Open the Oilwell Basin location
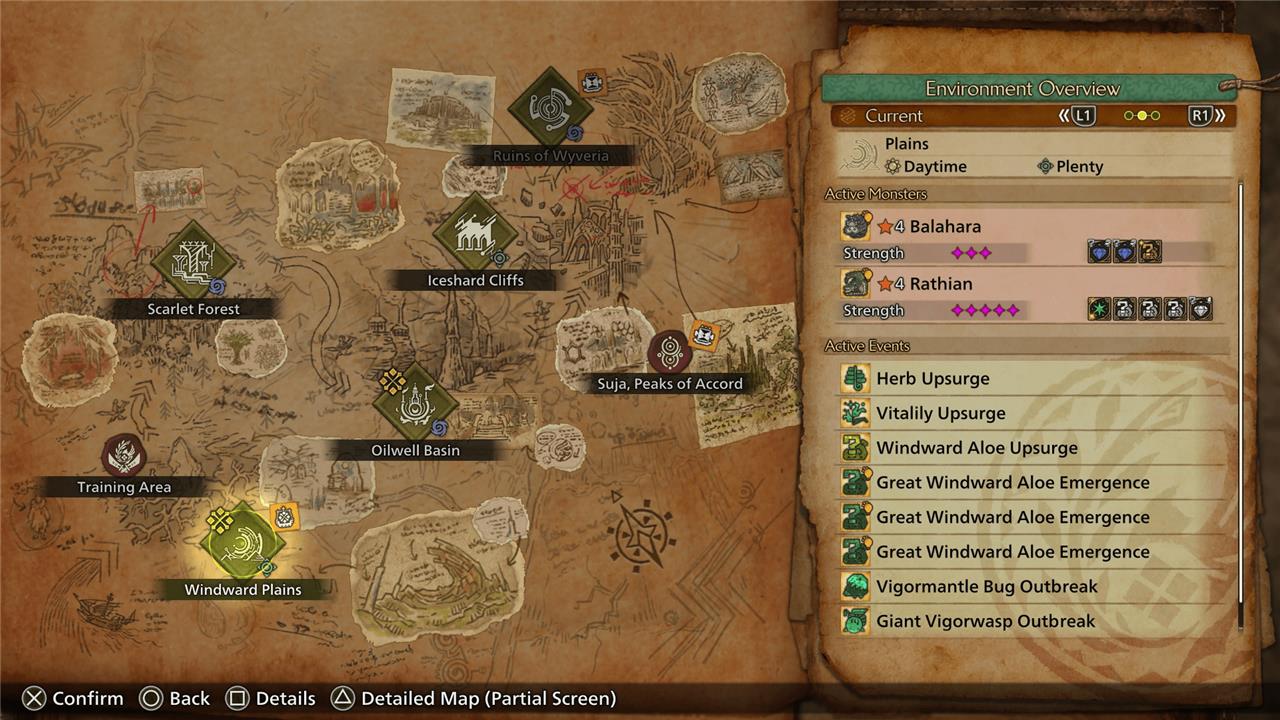Viewport: 1280px width, 720px height. coord(415,404)
